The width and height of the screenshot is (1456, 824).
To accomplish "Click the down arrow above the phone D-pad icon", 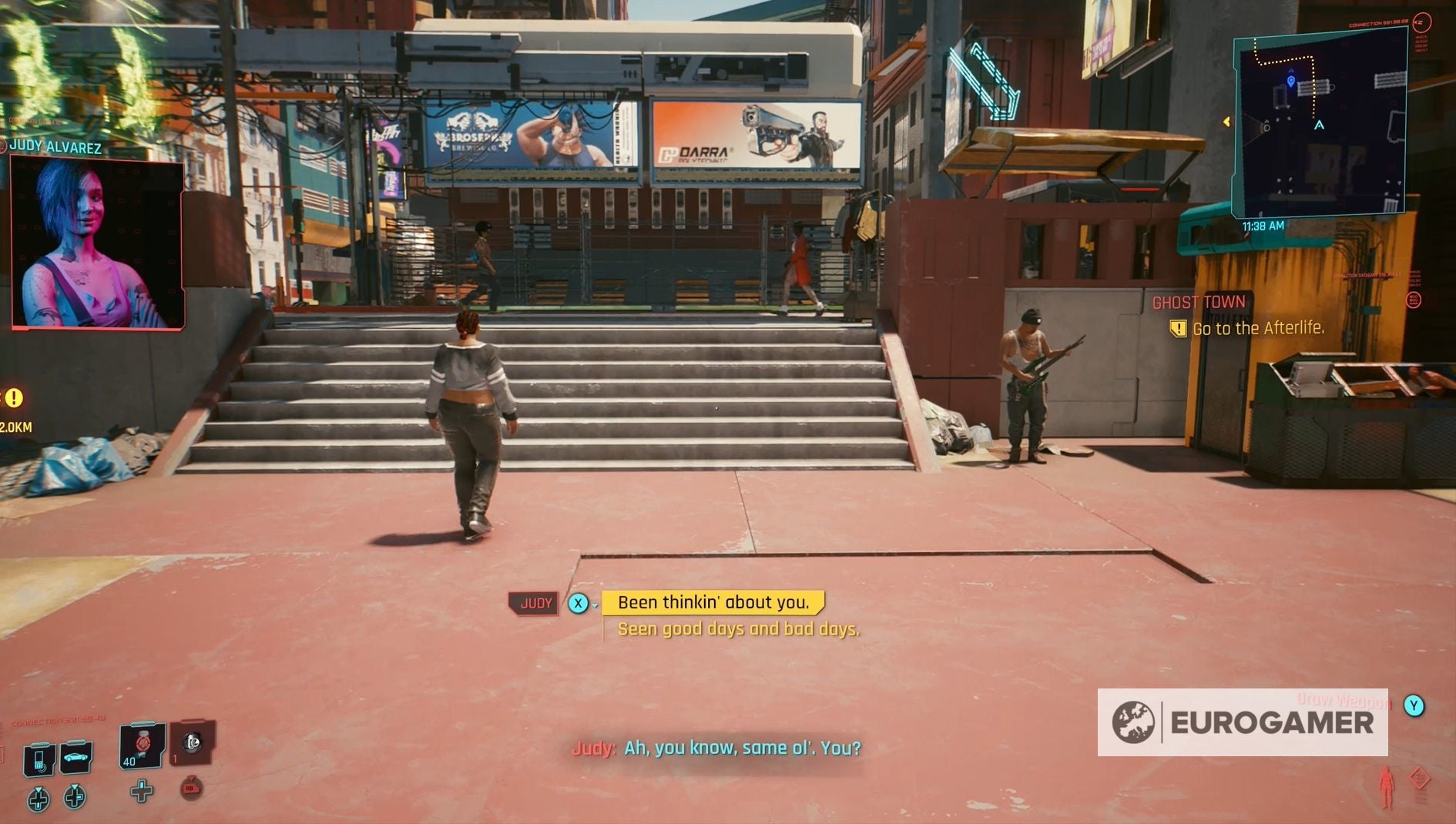I will [38, 789].
